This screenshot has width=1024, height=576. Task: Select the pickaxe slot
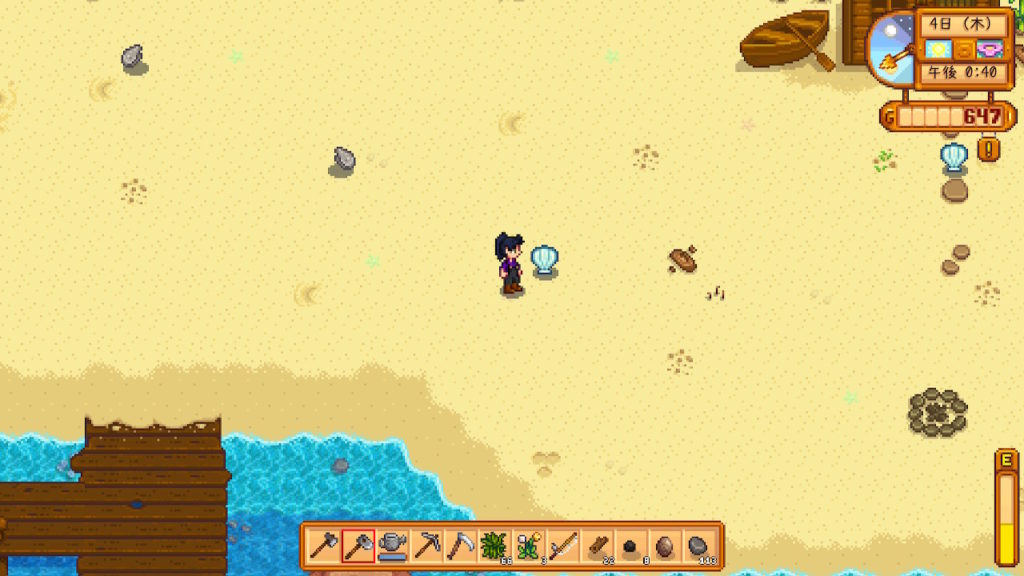tap(427, 546)
